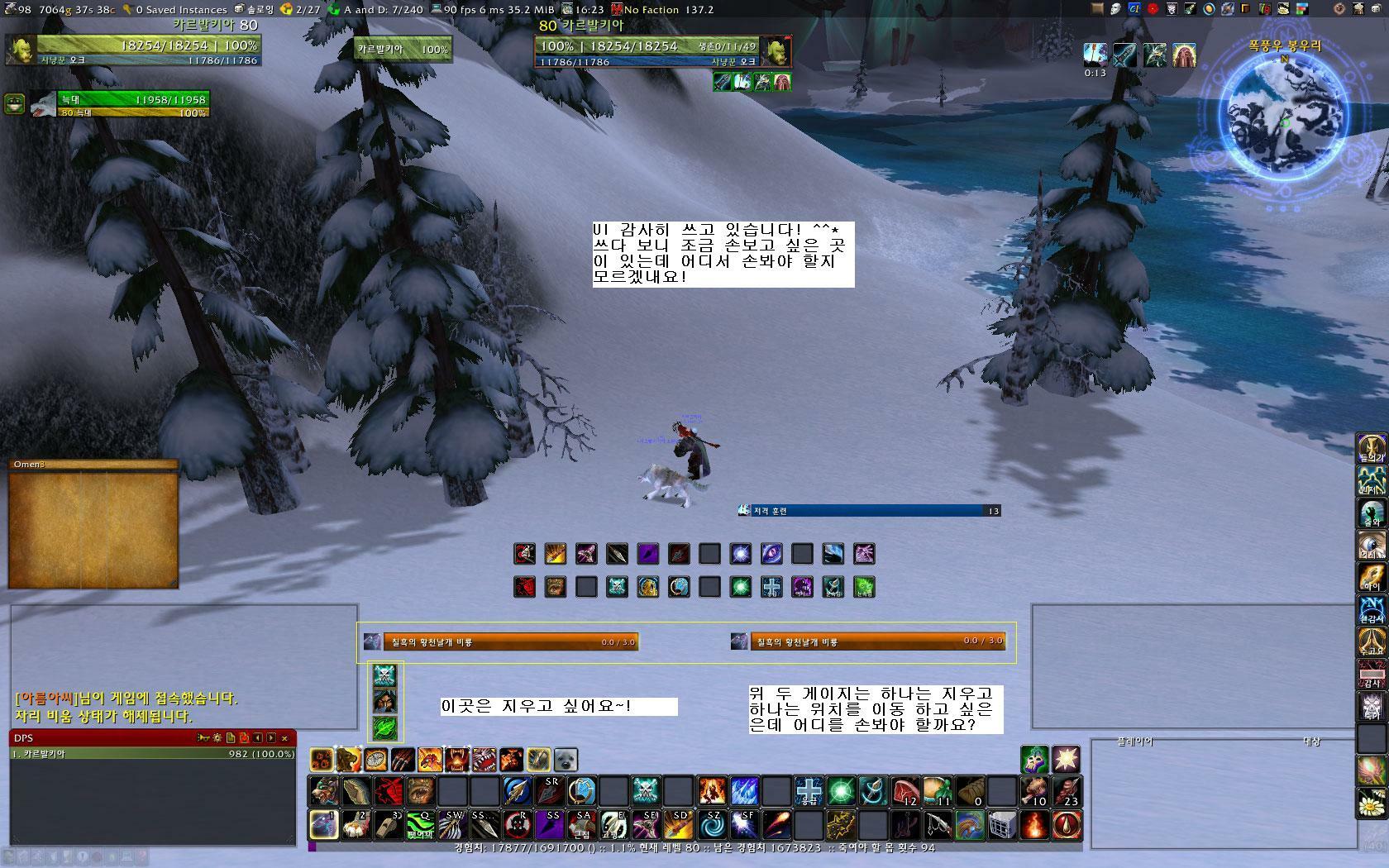Activate the skull and crossbones ability
The height and width of the screenshot is (868, 1389).
tap(646, 791)
